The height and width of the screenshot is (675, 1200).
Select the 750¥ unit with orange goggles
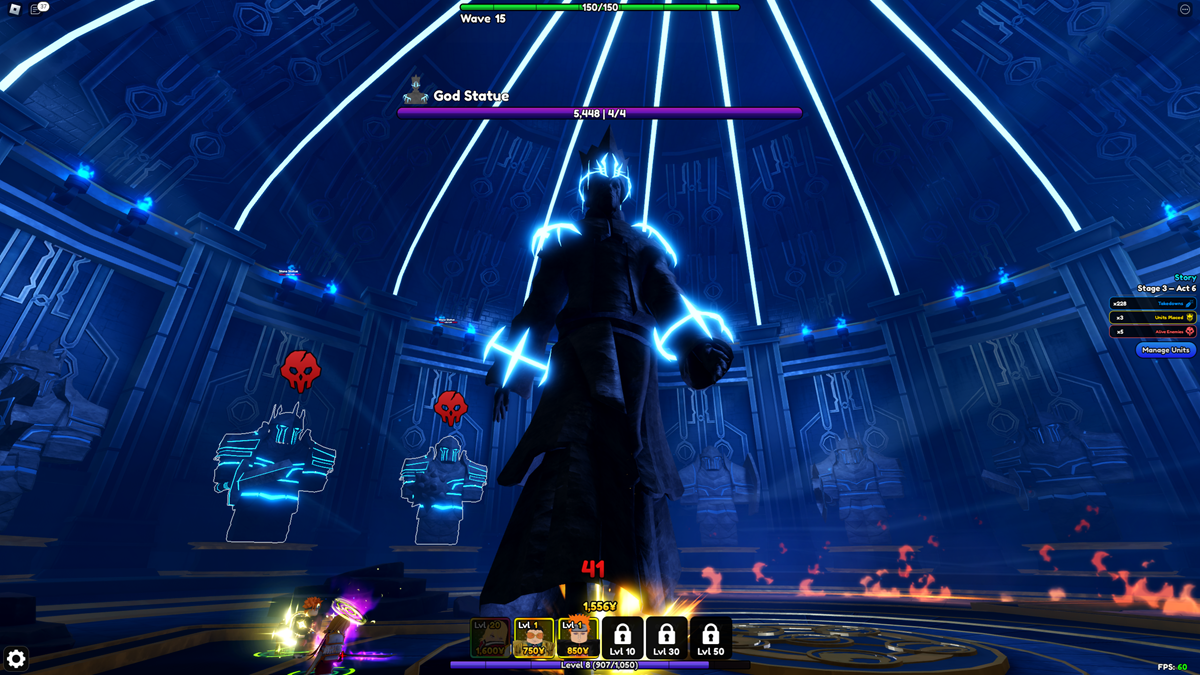click(x=534, y=637)
